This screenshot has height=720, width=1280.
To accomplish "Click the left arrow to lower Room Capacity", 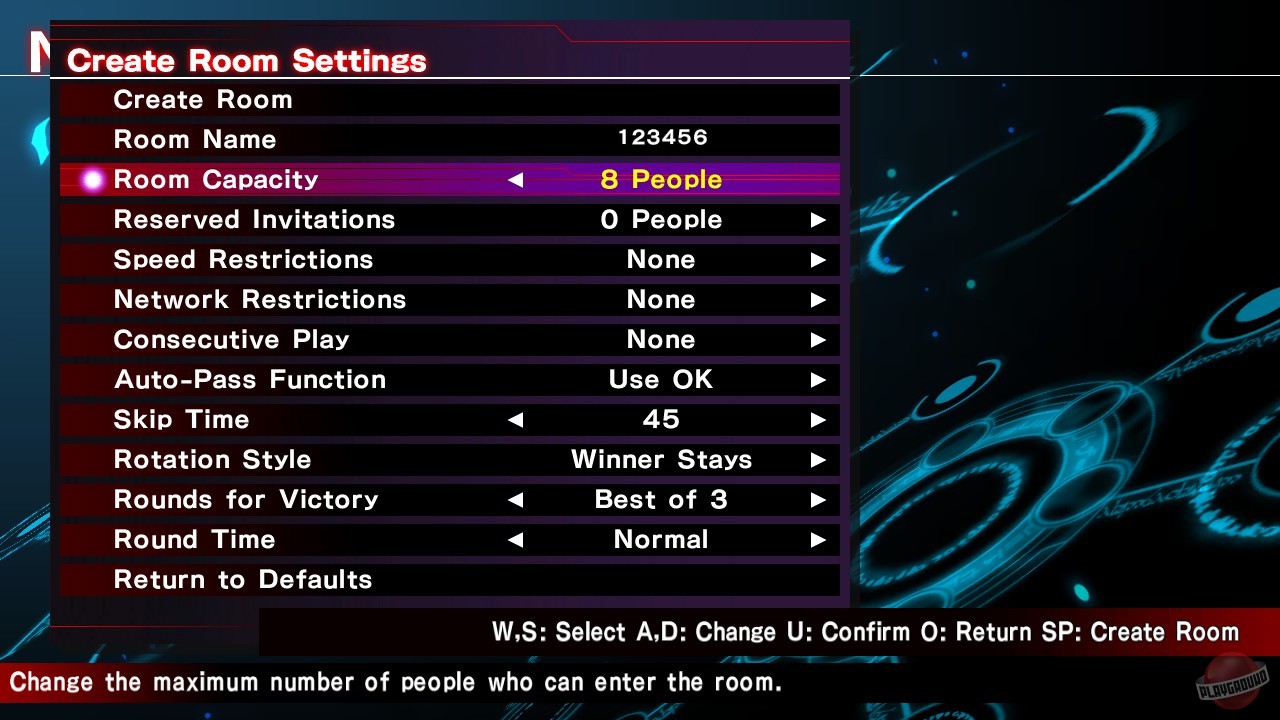I will pyautogui.click(x=515, y=179).
